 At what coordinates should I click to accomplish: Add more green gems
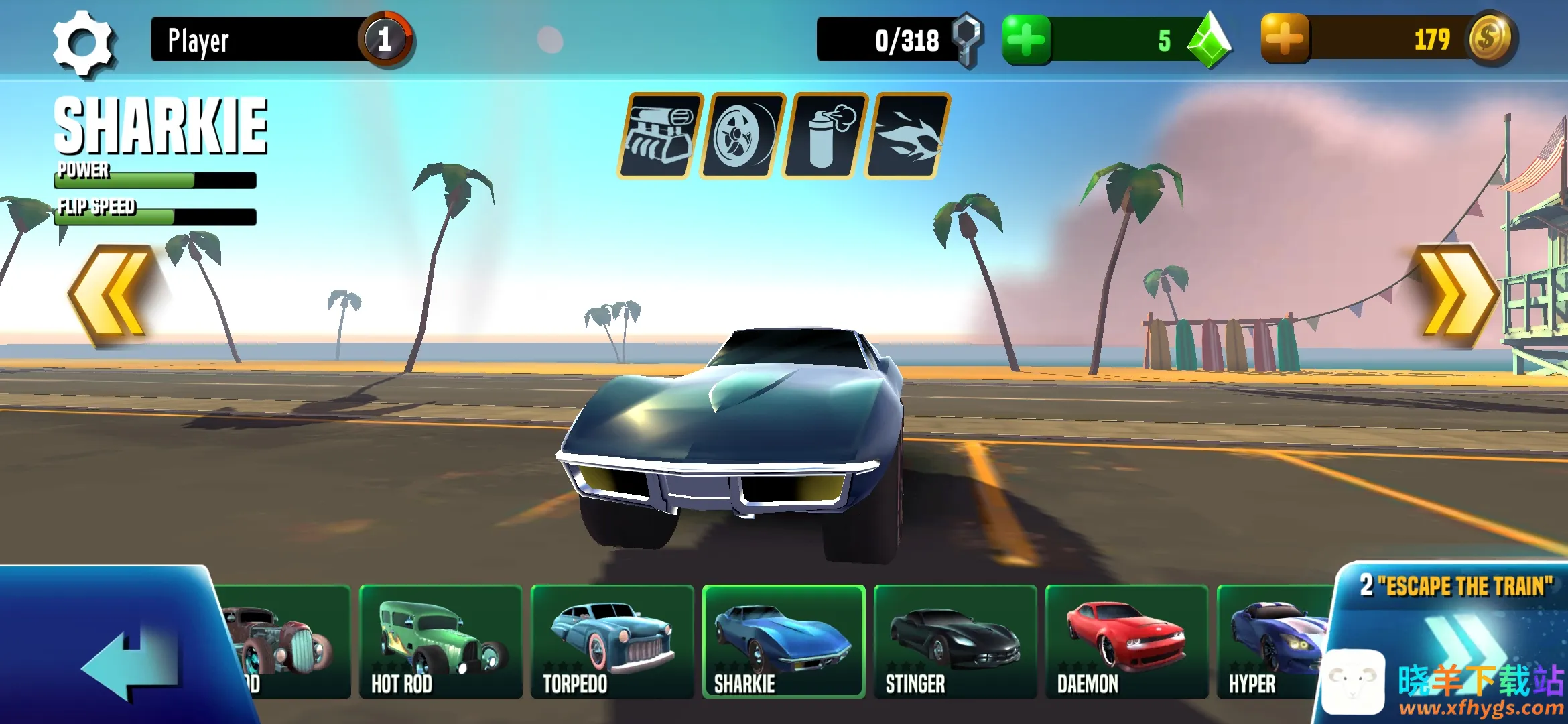(1026, 40)
